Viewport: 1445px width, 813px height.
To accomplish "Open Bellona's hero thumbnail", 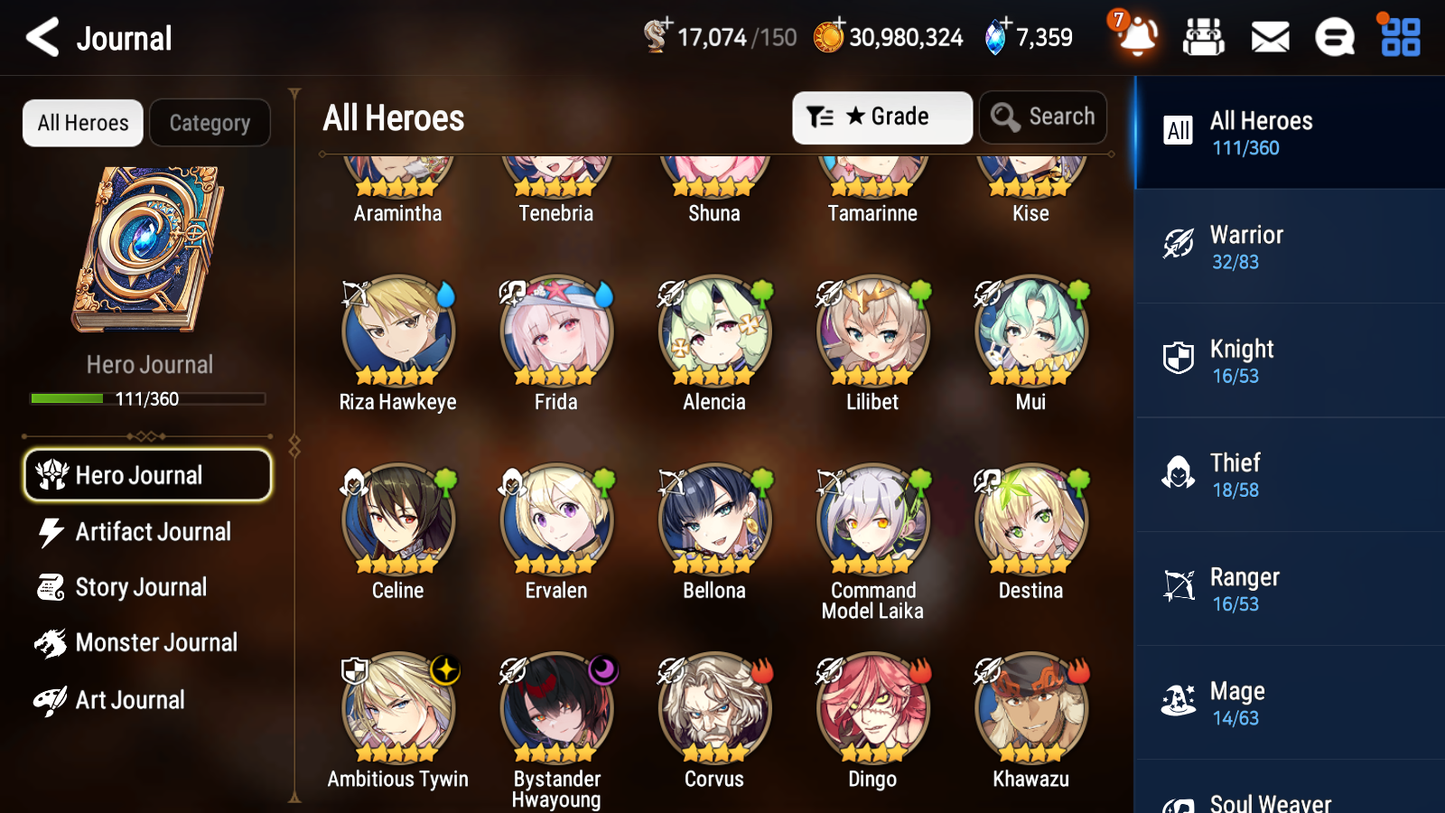I will pos(714,521).
